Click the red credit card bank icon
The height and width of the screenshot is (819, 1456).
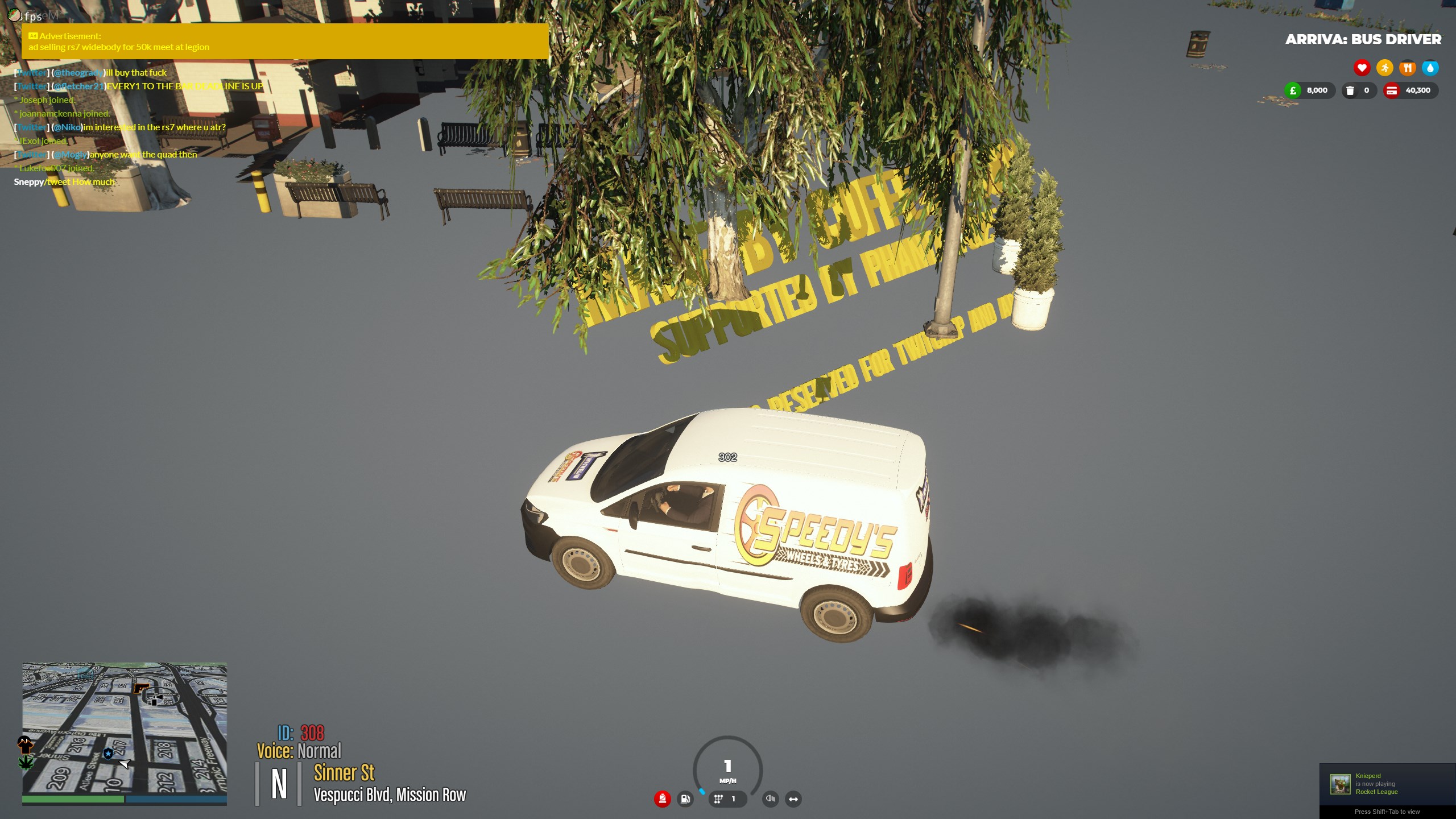click(x=1392, y=90)
